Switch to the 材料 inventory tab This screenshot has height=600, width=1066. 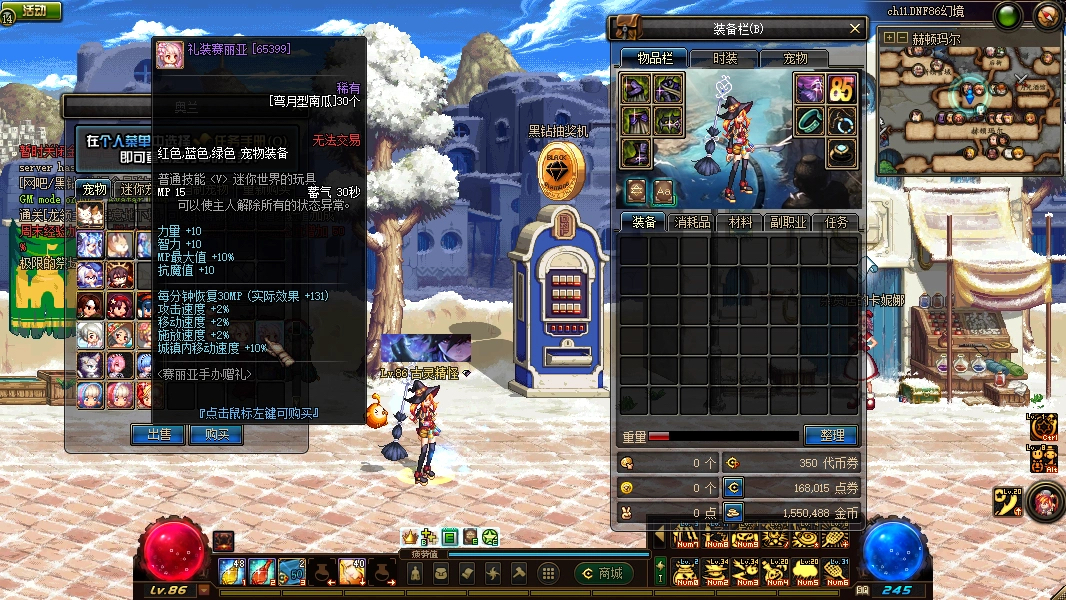[x=740, y=222]
